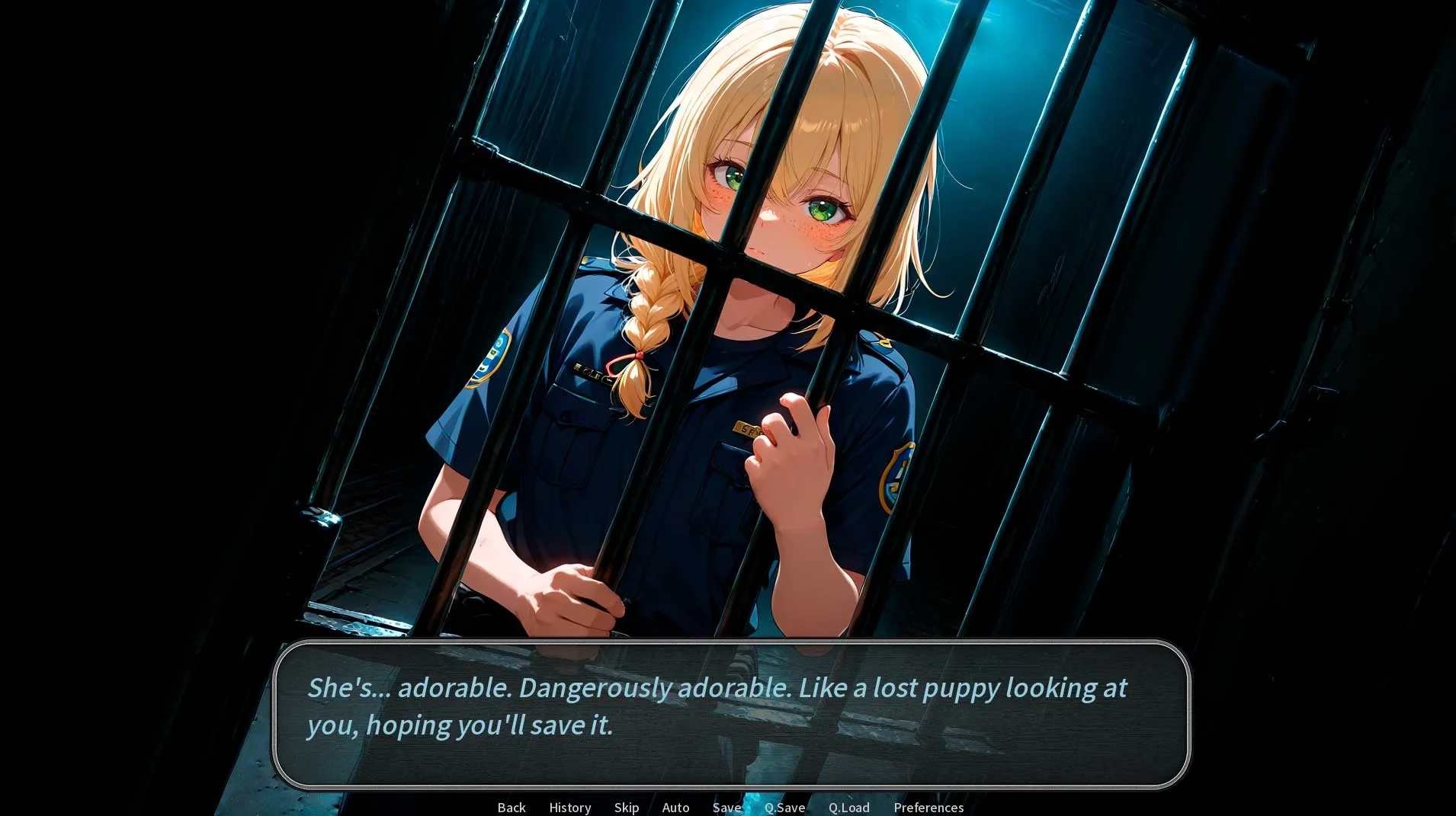Turn on Auto advance
This screenshot has height=816, width=1456.
[x=675, y=807]
